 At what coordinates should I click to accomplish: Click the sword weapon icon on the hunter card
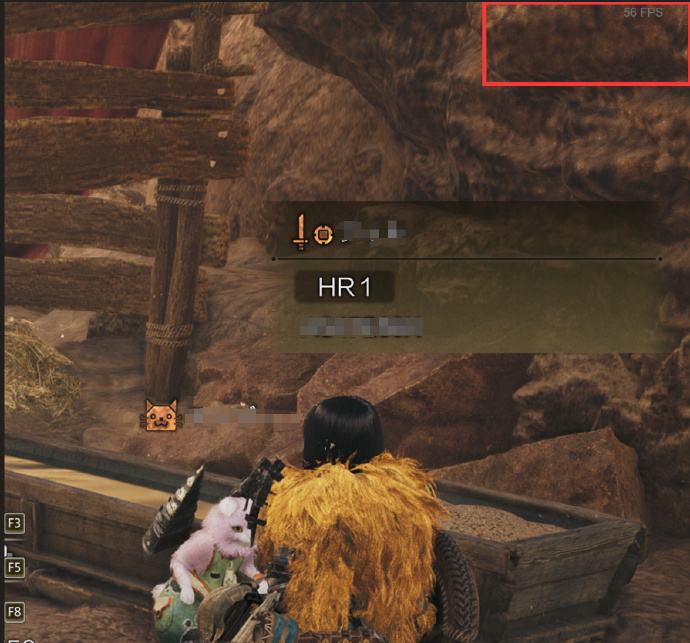[x=300, y=233]
